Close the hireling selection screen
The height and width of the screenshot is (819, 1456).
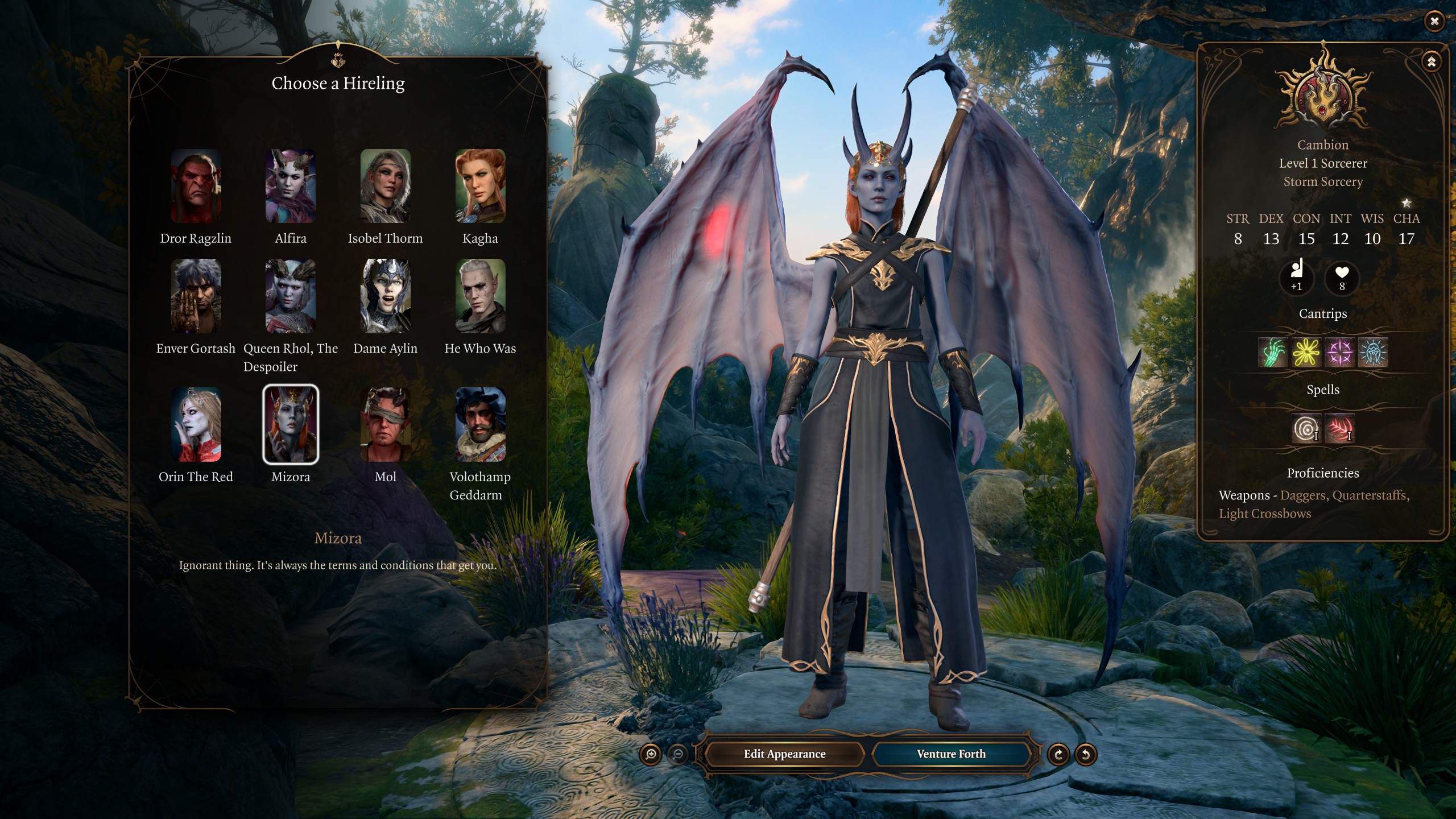[x=1434, y=22]
